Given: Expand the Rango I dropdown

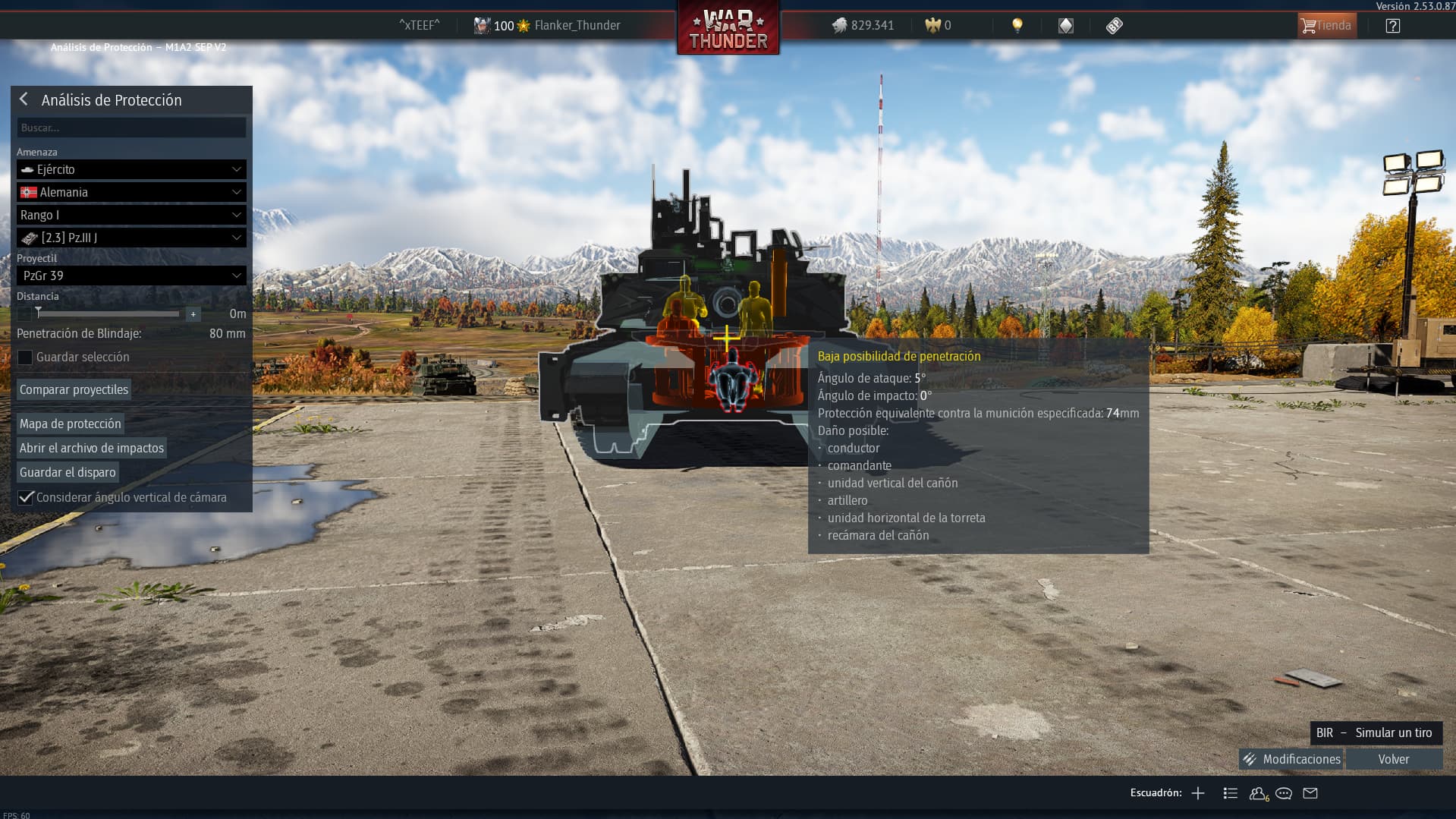Looking at the screenshot, I should [131, 215].
